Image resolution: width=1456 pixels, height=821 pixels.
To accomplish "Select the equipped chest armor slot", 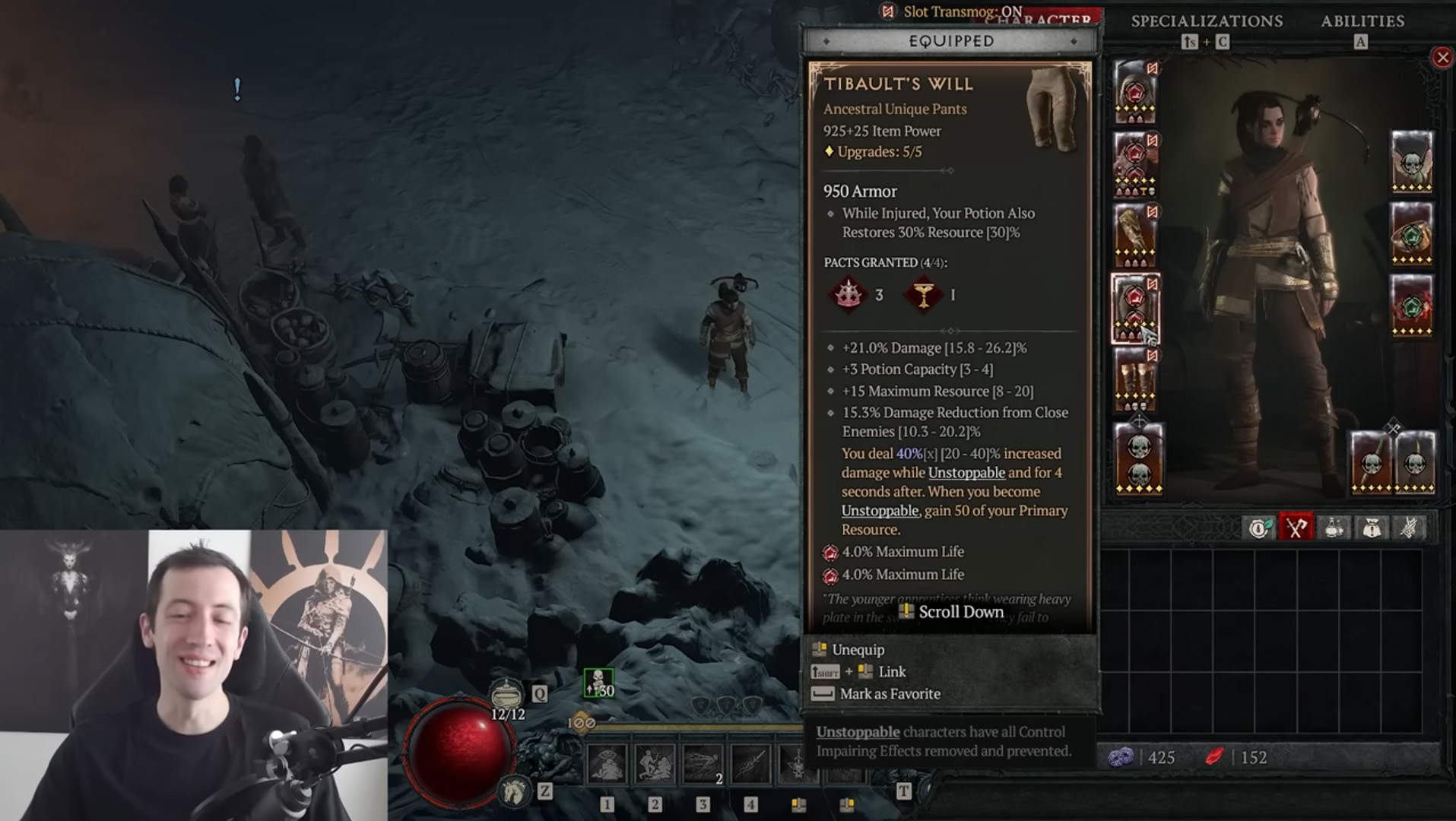I will pyautogui.click(x=1135, y=163).
